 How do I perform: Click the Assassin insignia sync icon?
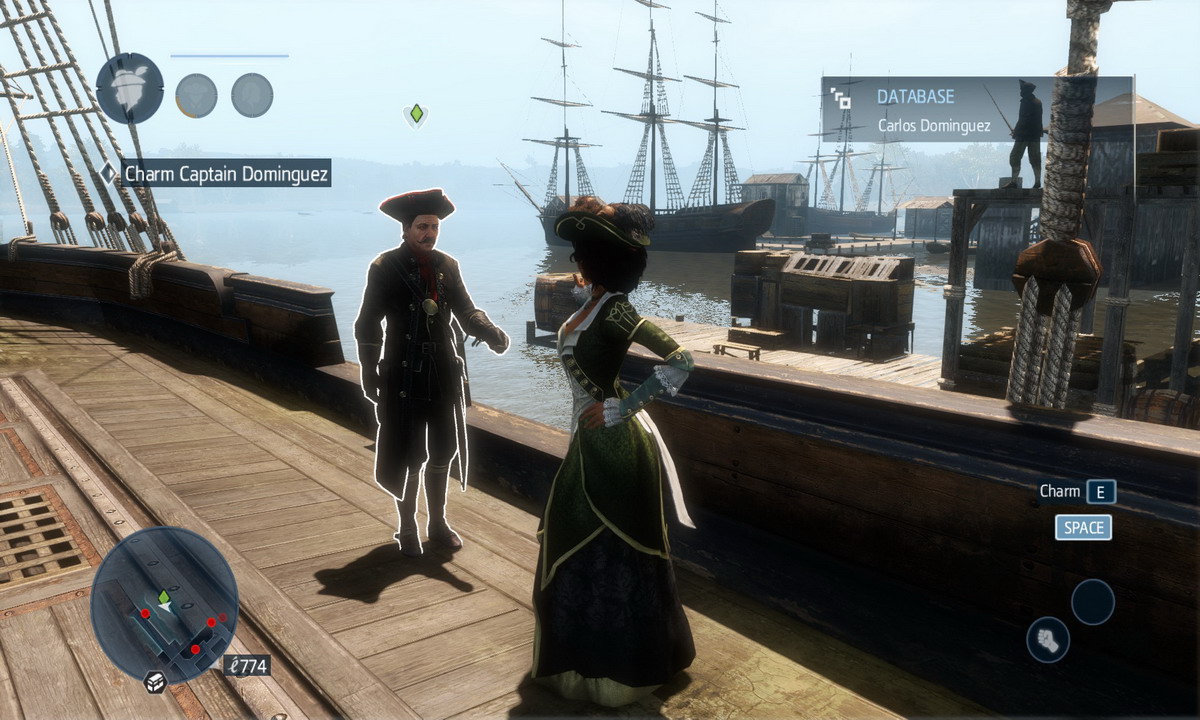pos(130,88)
